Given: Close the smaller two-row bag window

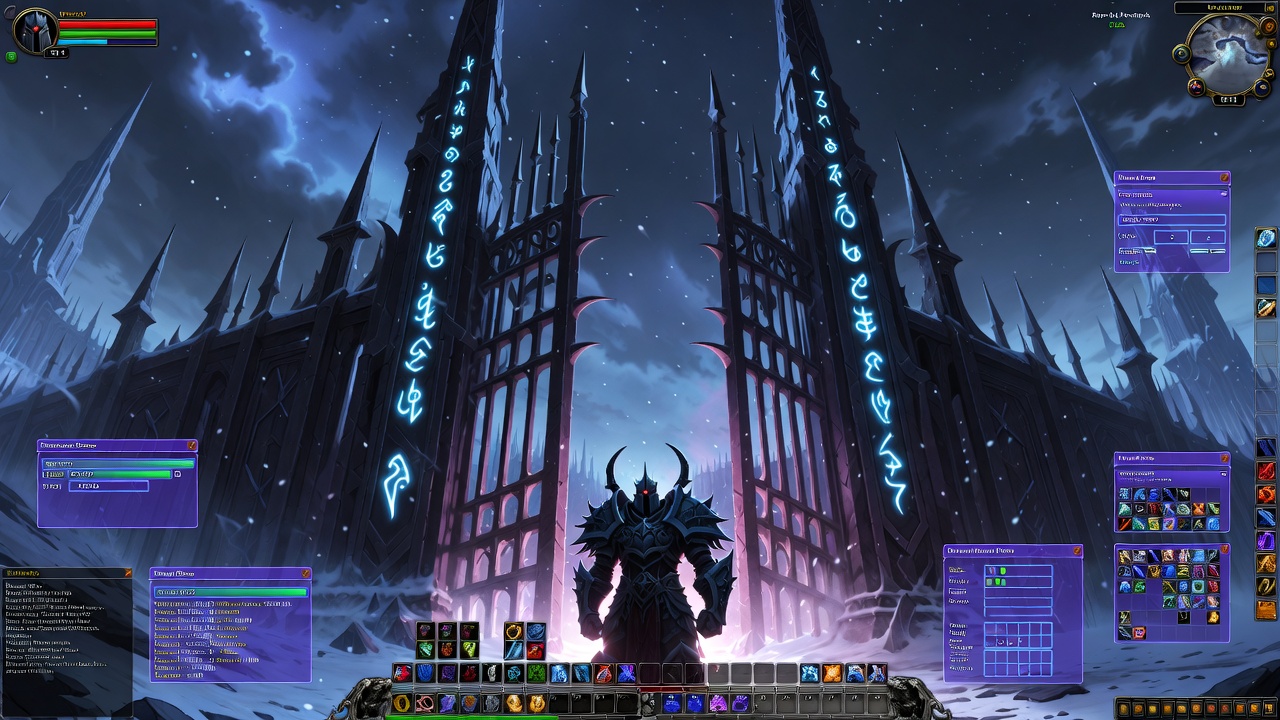Looking at the screenshot, I should click(1224, 459).
